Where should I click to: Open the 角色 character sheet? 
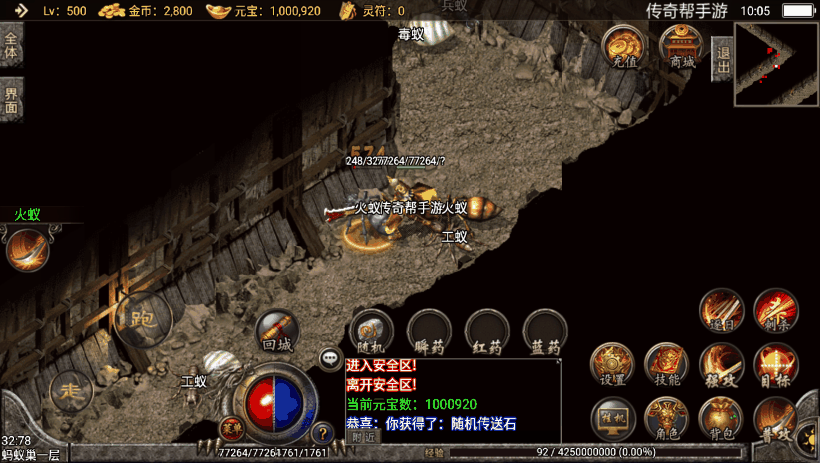[x=666, y=418]
